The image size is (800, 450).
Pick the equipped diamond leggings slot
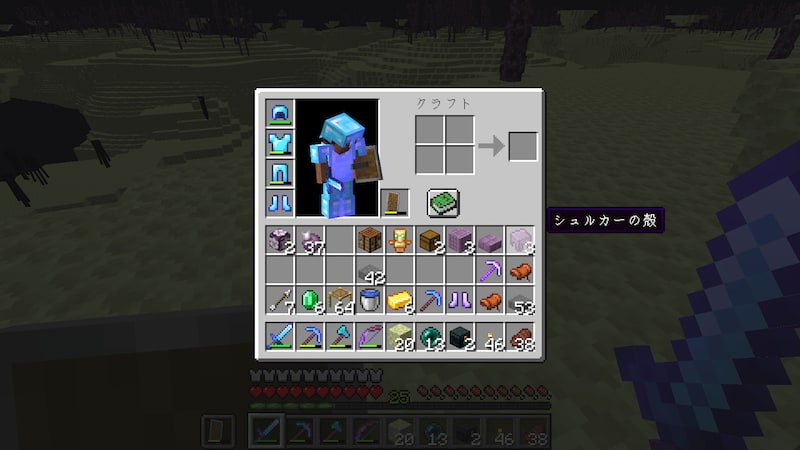pyautogui.click(x=280, y=173)
